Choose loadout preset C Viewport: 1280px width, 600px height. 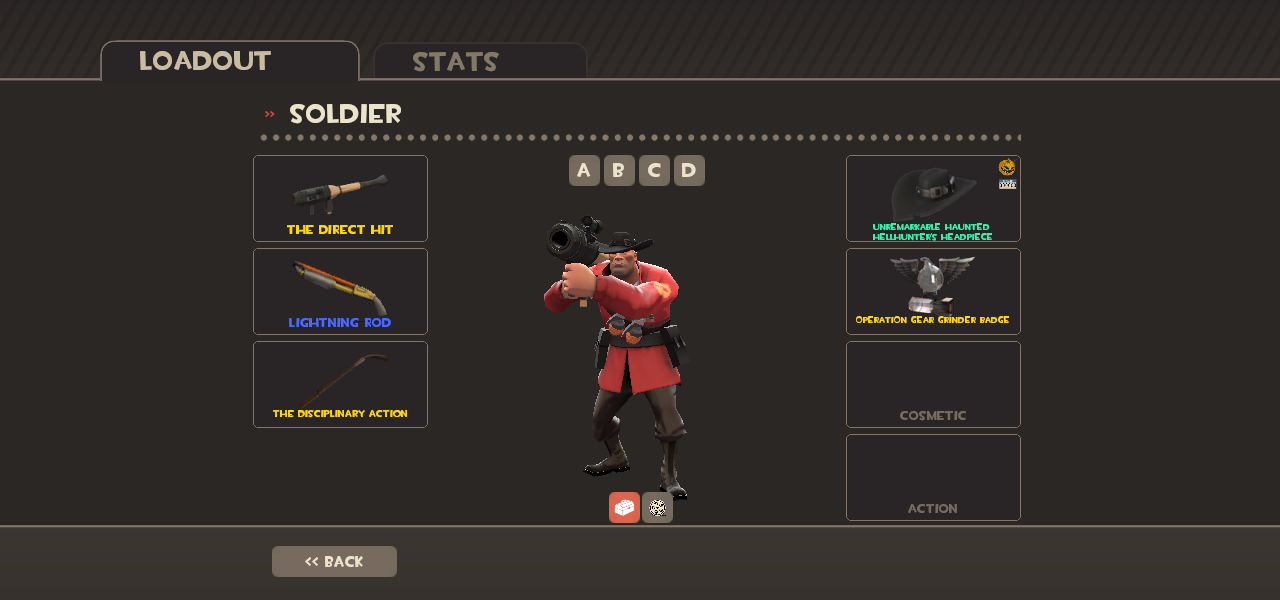click(x=654, y=170)
